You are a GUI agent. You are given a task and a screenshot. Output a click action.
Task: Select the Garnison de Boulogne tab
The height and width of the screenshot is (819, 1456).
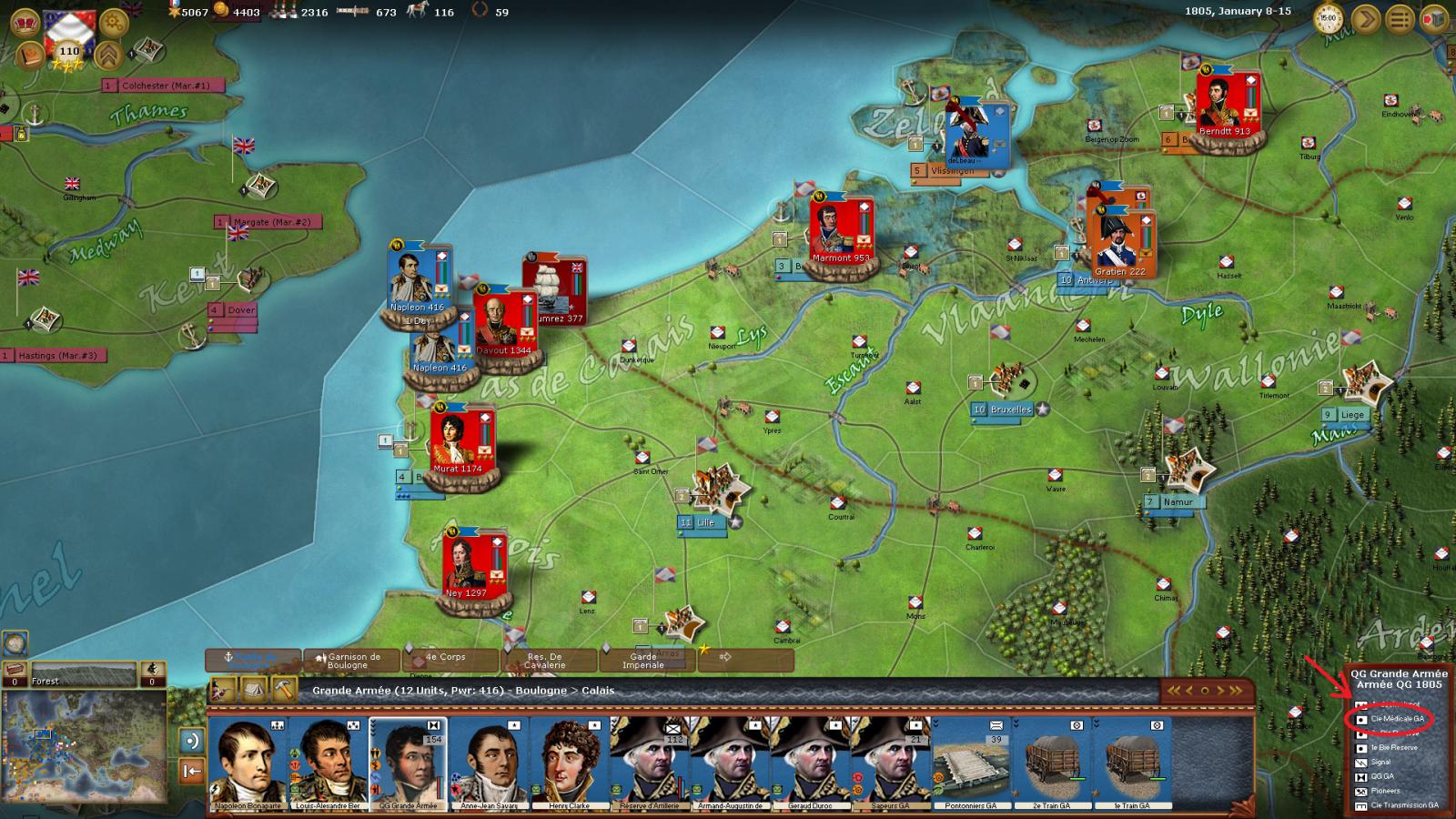pos(353,661)
